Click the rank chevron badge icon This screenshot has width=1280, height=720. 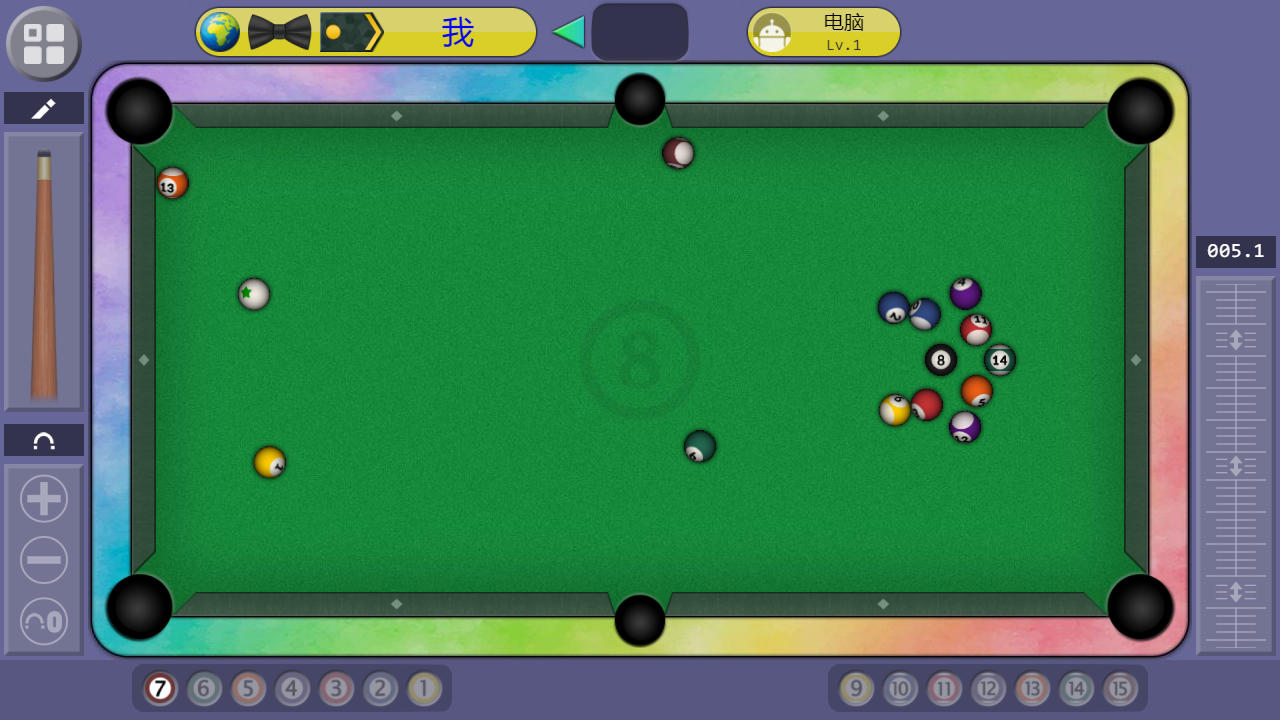[x=348, y=31]
